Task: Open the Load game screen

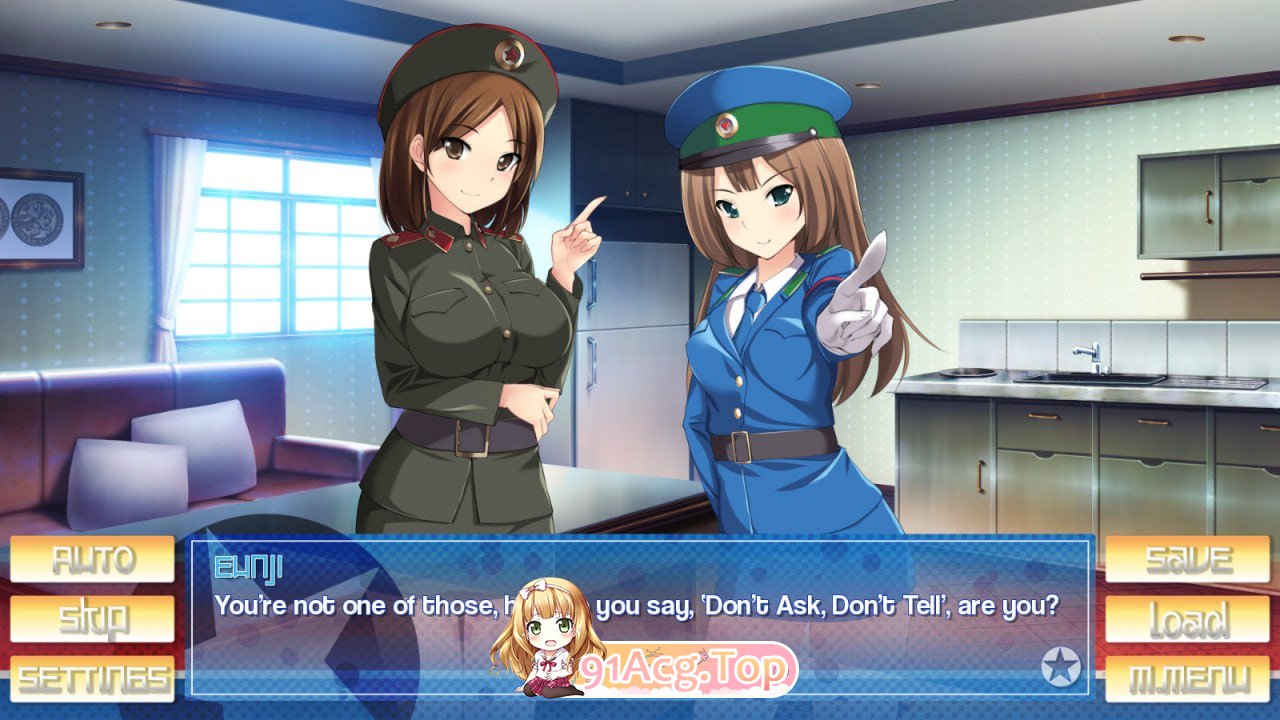Action: 1187,619
